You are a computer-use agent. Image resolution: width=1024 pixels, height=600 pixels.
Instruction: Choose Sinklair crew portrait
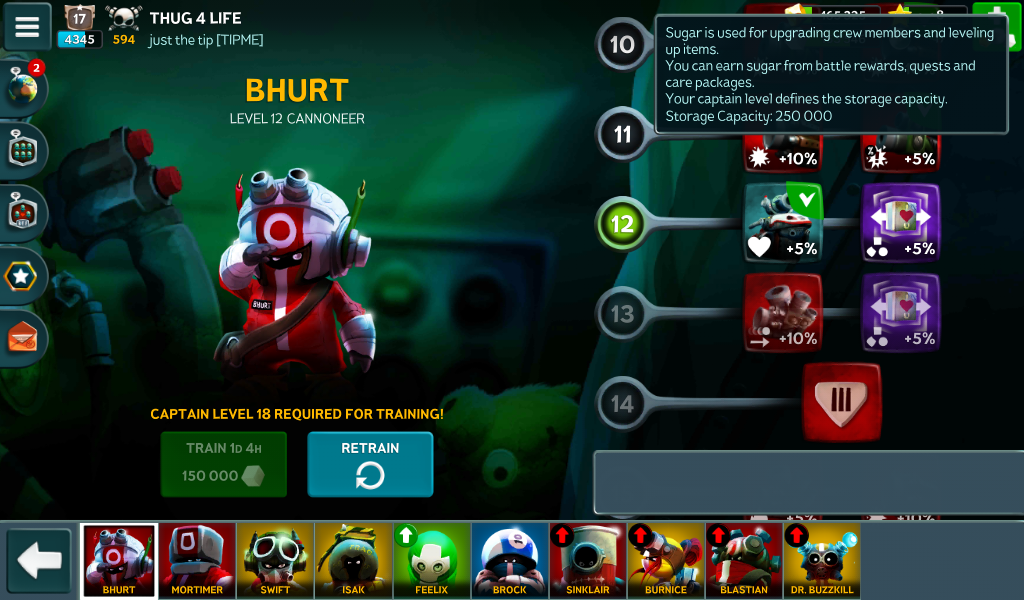pyautogui.click(x=587, y=560)
